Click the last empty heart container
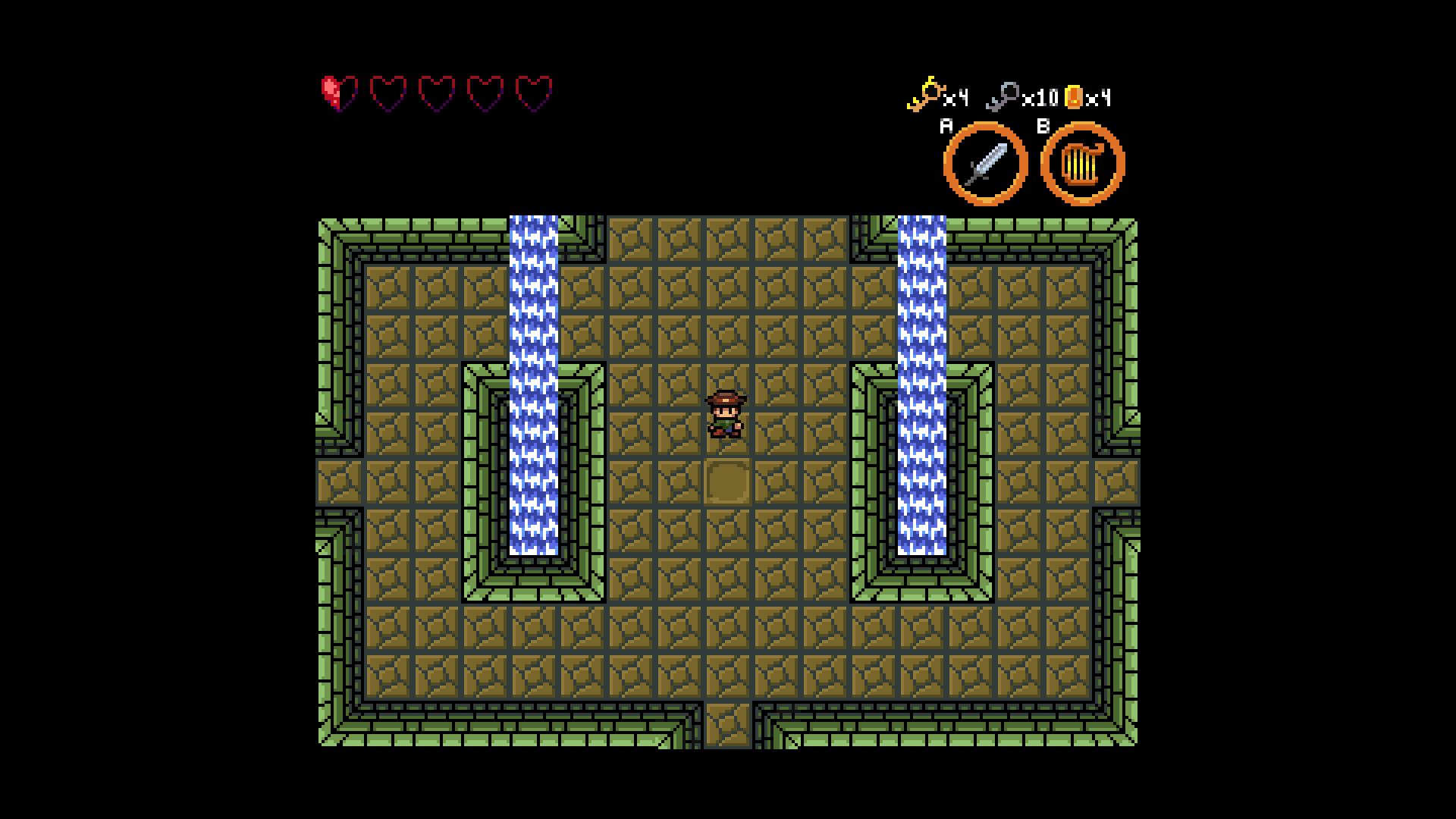1456x819 pixels. click(533, 93)
